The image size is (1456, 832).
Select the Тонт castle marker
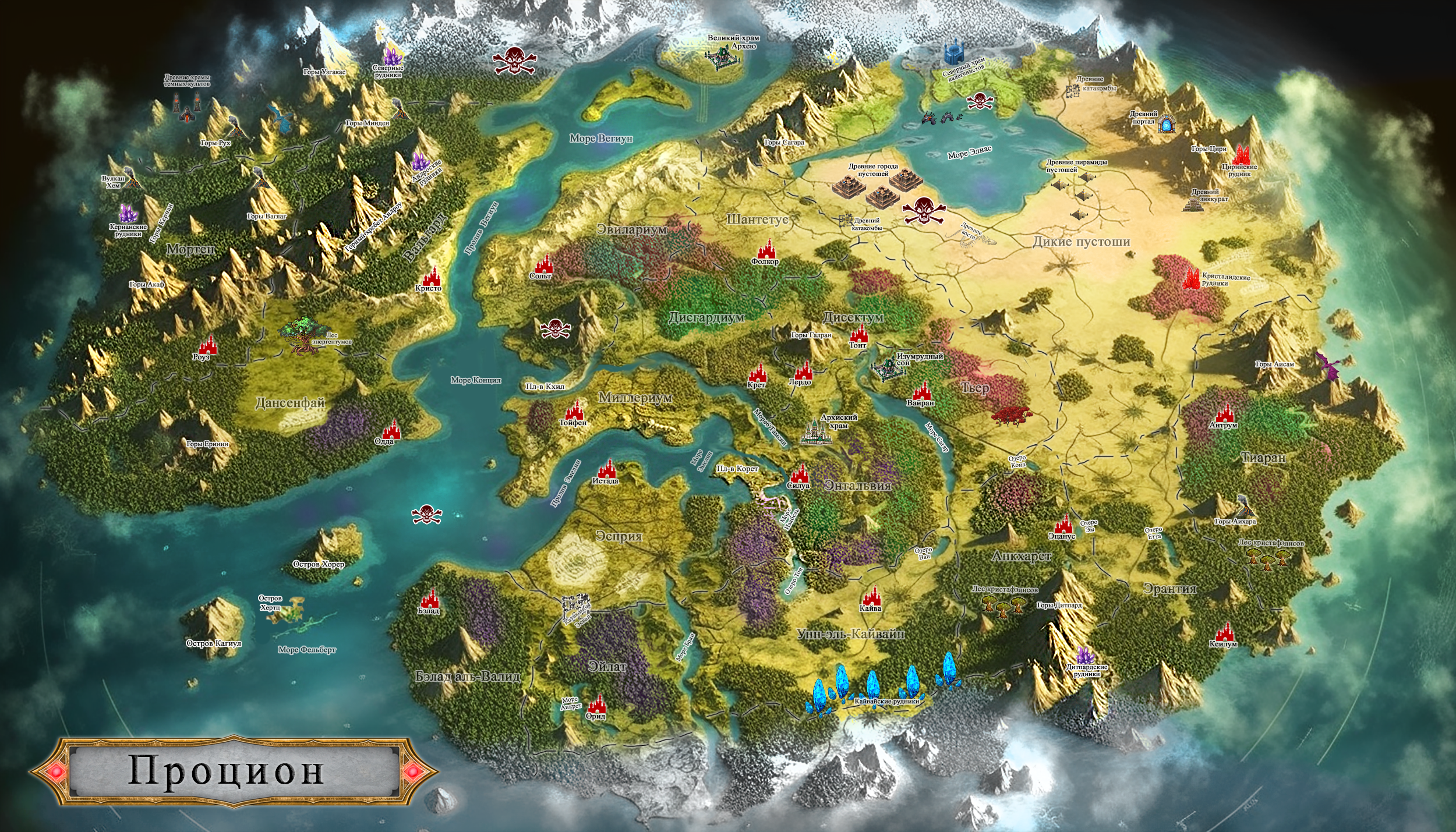pyautogui.click(x=859, y=334)
